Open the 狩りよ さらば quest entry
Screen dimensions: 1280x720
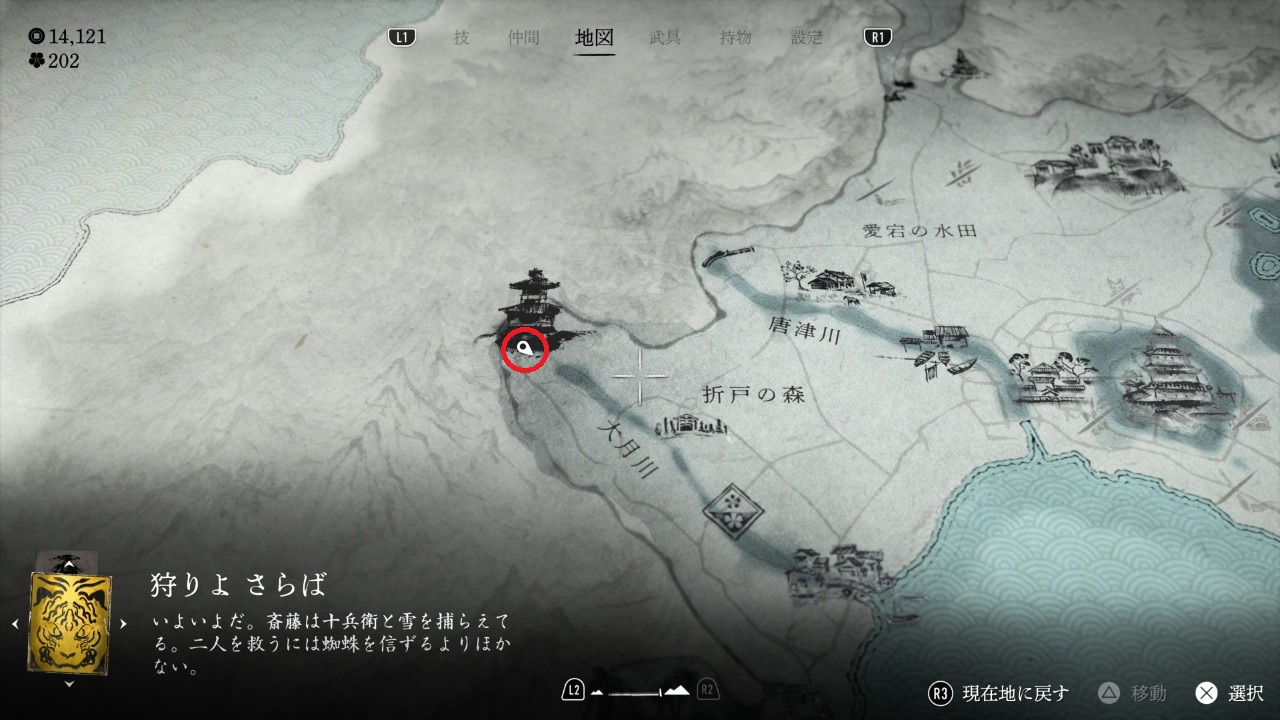coord(238,584)
